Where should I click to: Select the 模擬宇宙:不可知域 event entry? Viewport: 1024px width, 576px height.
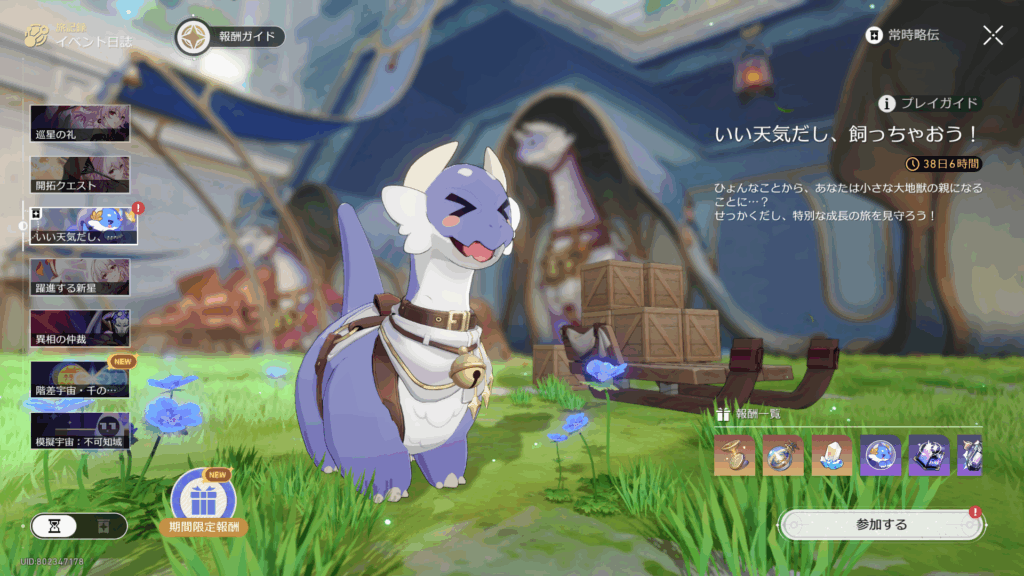click(80, 431)
